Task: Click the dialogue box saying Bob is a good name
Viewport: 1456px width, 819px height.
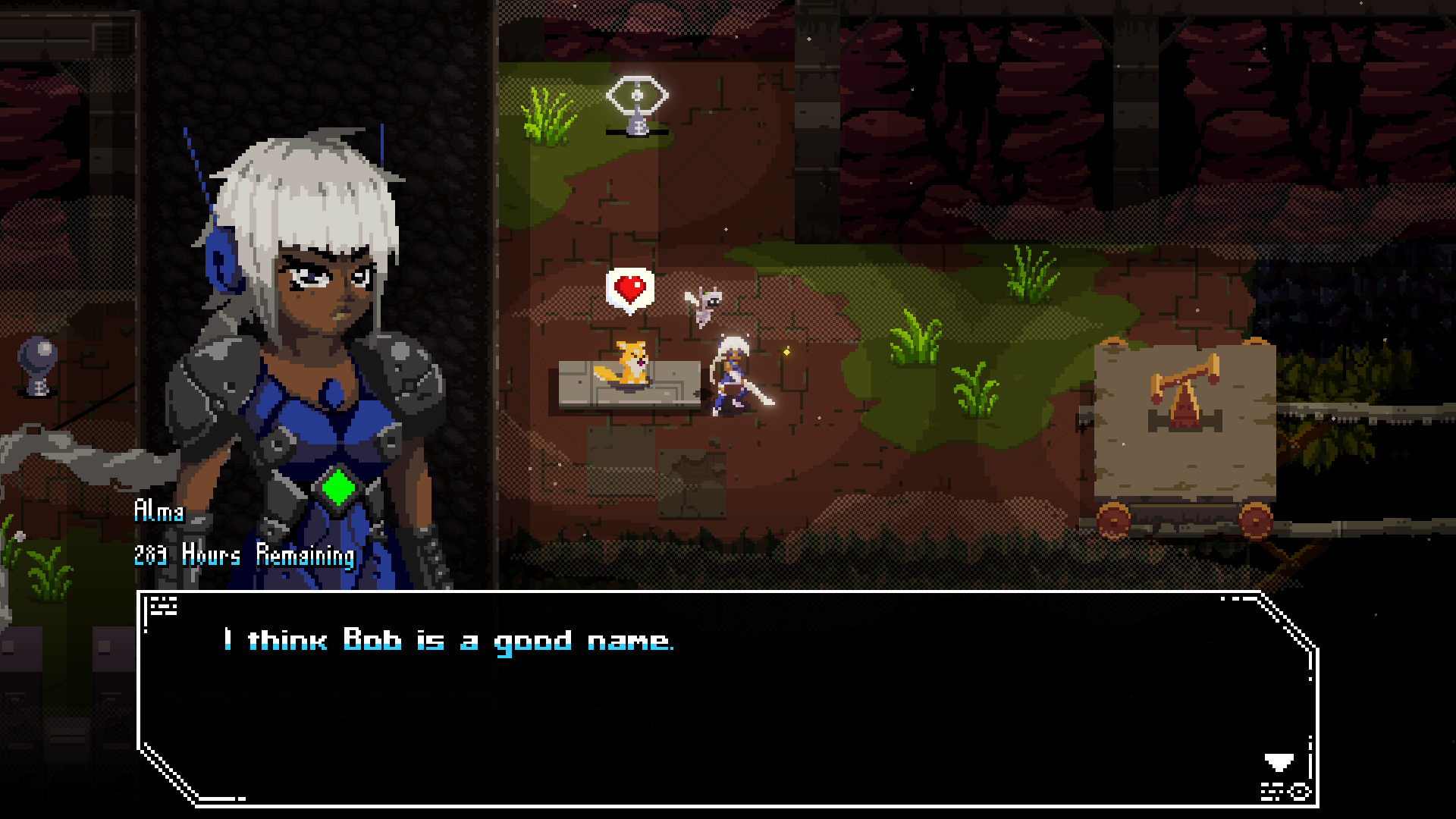Action: 726,698
